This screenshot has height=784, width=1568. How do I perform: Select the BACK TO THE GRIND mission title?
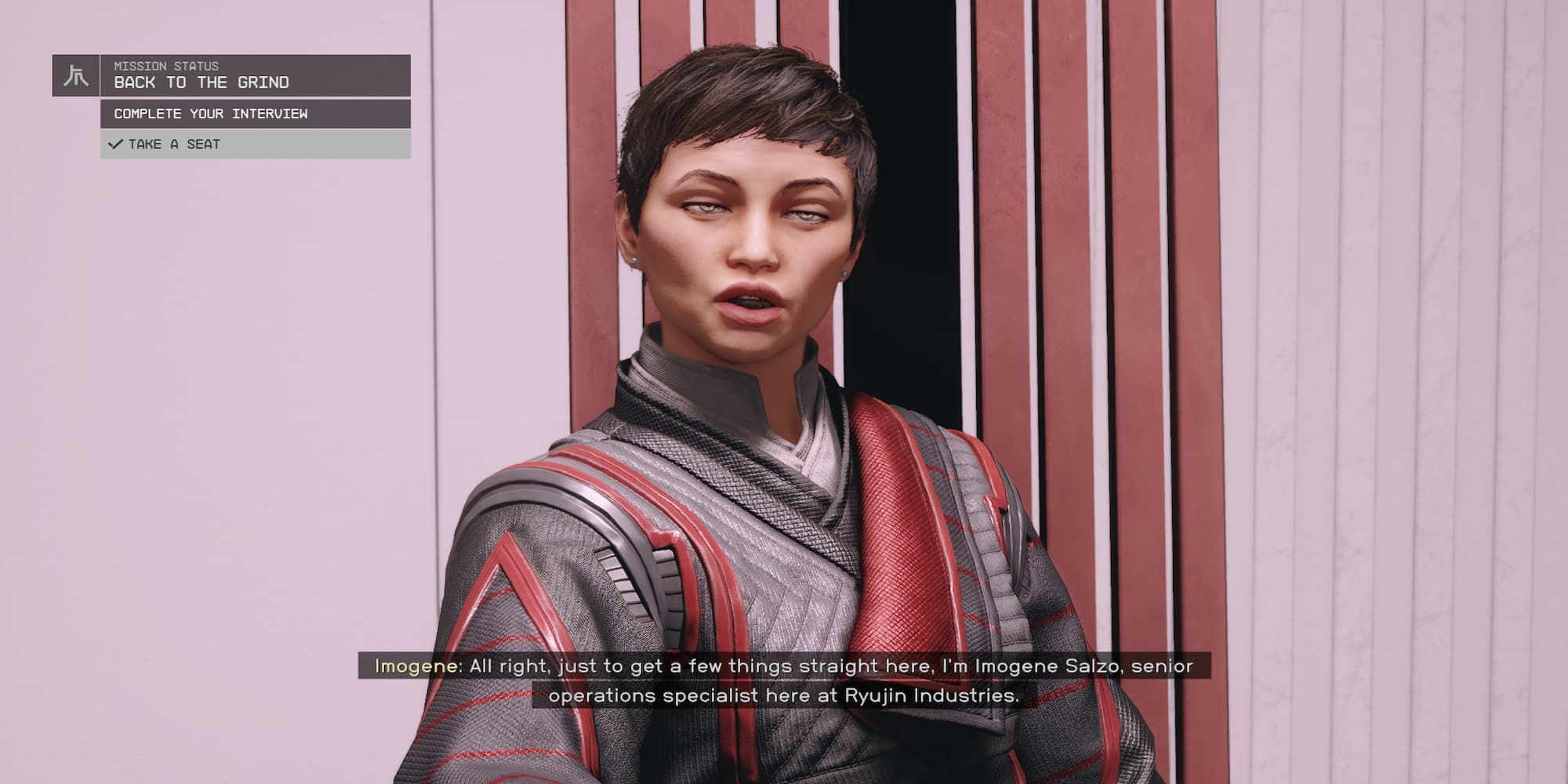[202, 82]
